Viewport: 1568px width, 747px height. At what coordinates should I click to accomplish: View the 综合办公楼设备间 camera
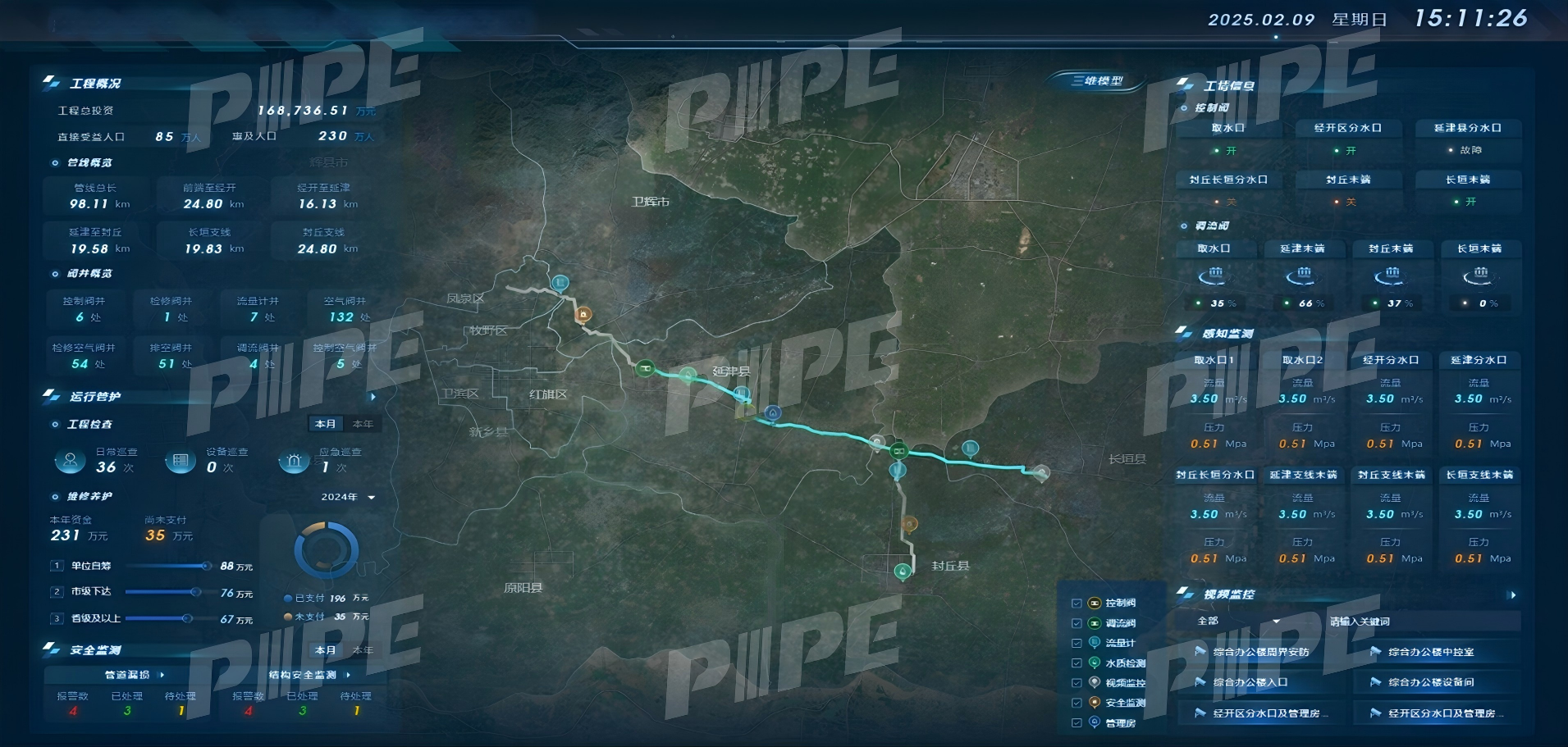tap(1430, 682)
